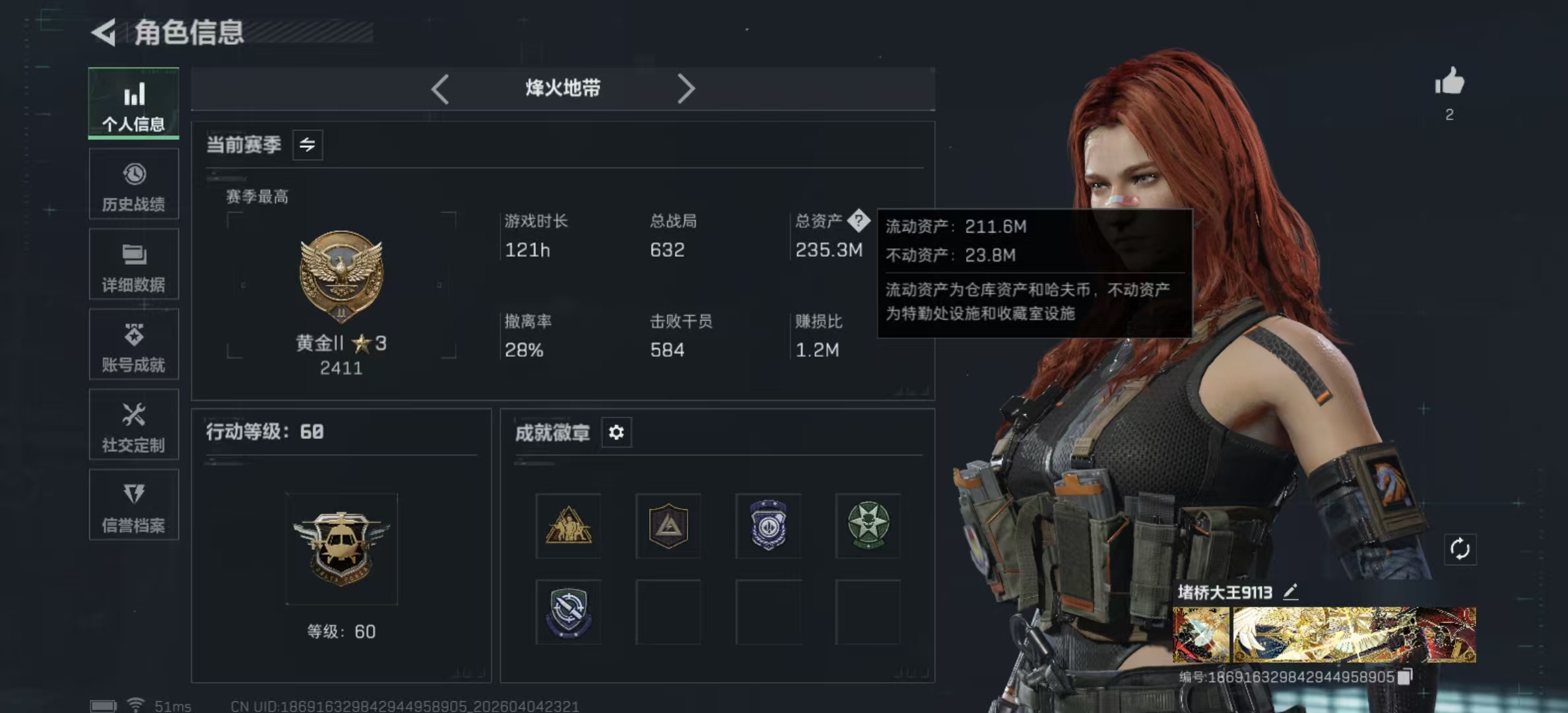1568x713 pixels.
Task: Select the gold triangle soldiers badge
Action: (568, 526)
